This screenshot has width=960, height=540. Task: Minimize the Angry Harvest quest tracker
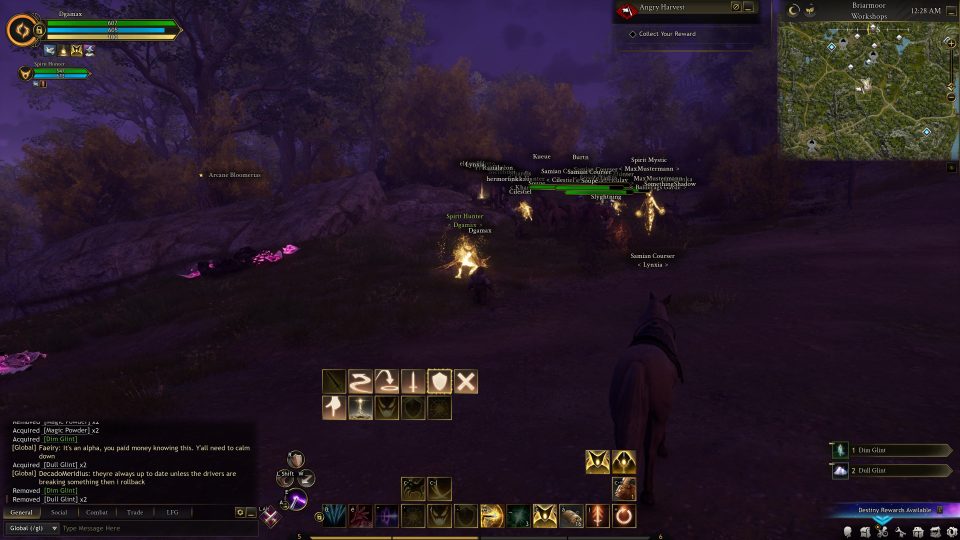[x=748, y=7]
